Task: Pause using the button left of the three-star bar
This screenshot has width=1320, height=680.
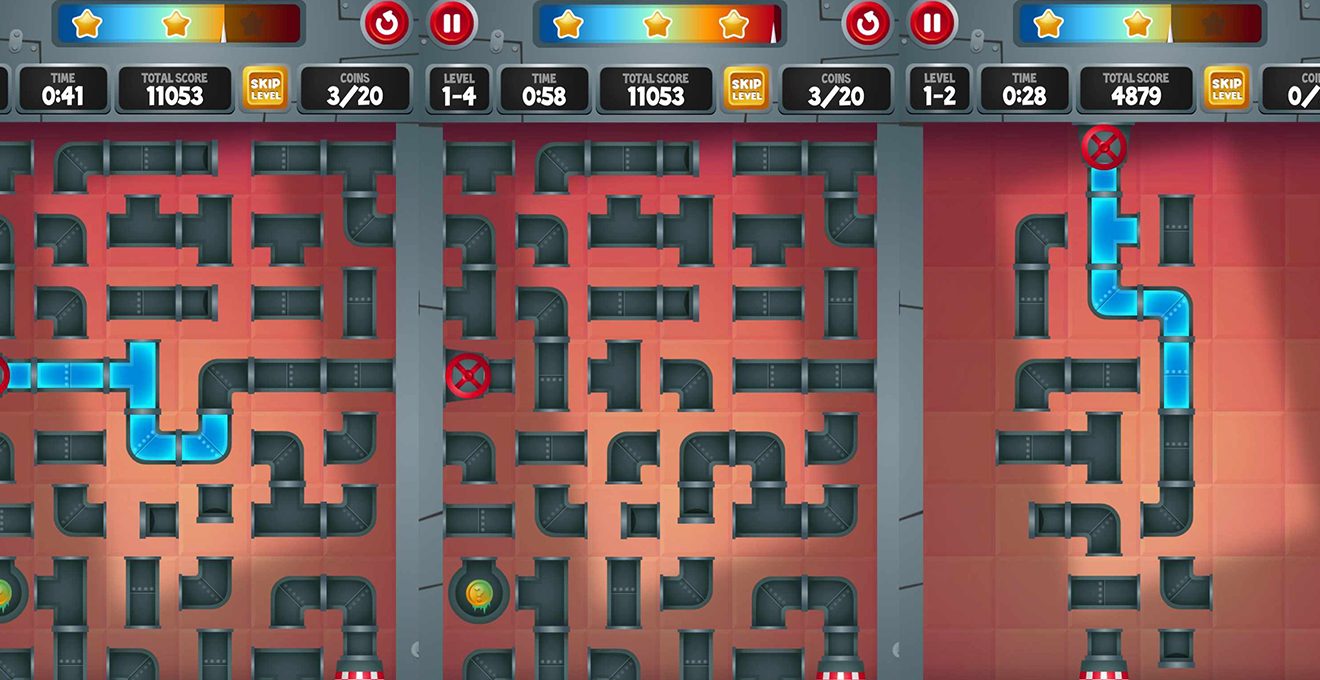Action: (452, 23)
